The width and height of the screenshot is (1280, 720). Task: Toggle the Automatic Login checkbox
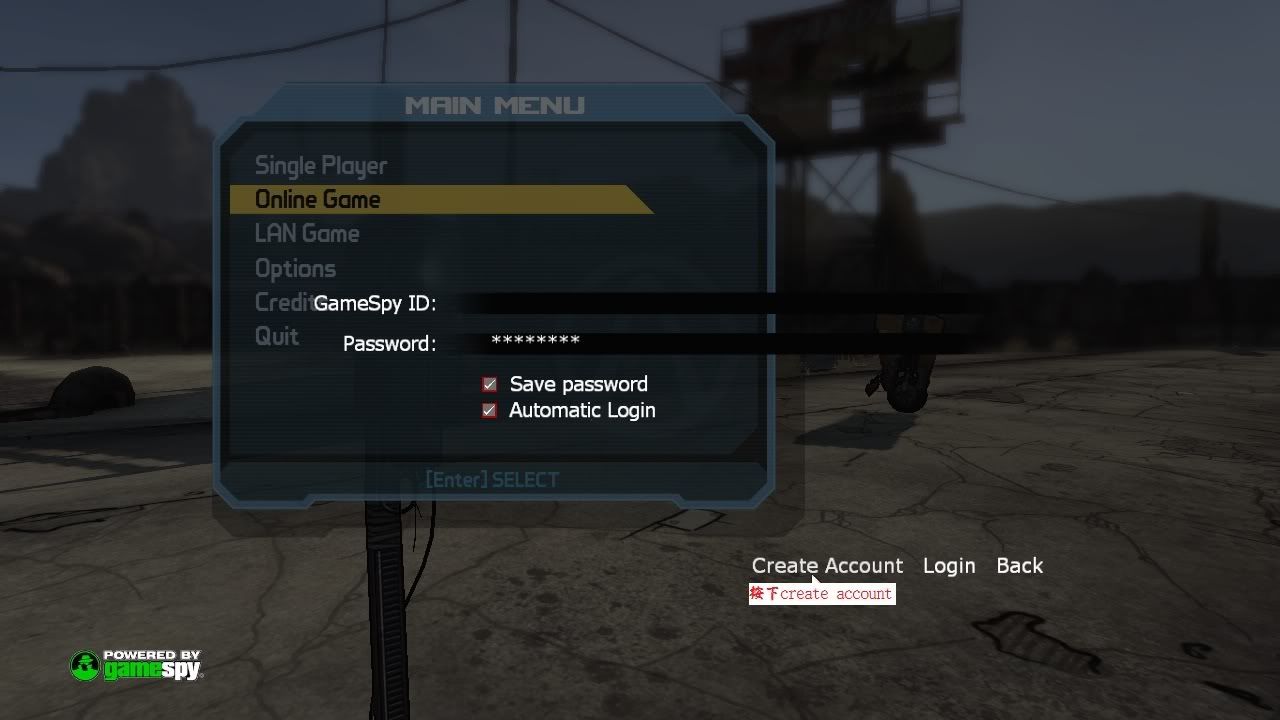(489, 410)
